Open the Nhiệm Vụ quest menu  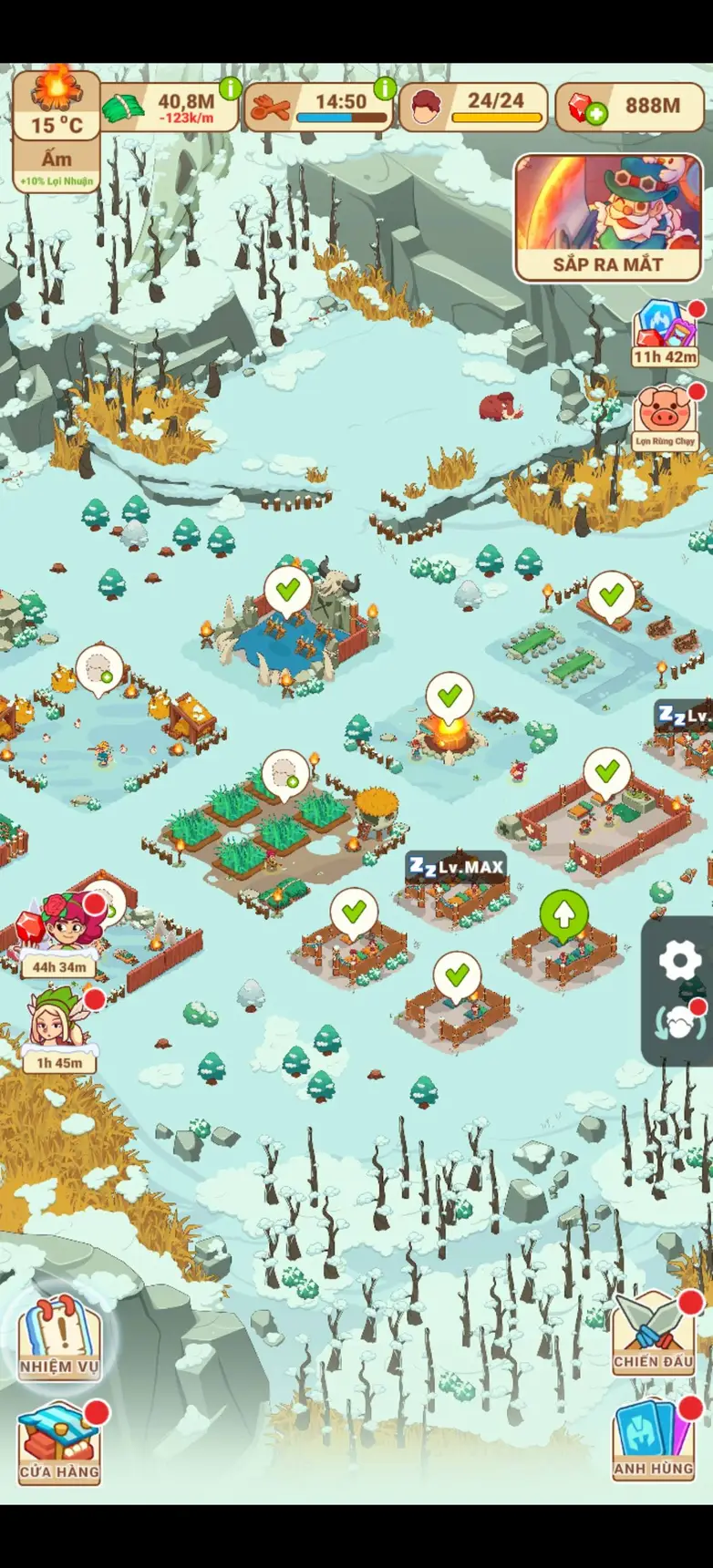tap(59, 1337)
